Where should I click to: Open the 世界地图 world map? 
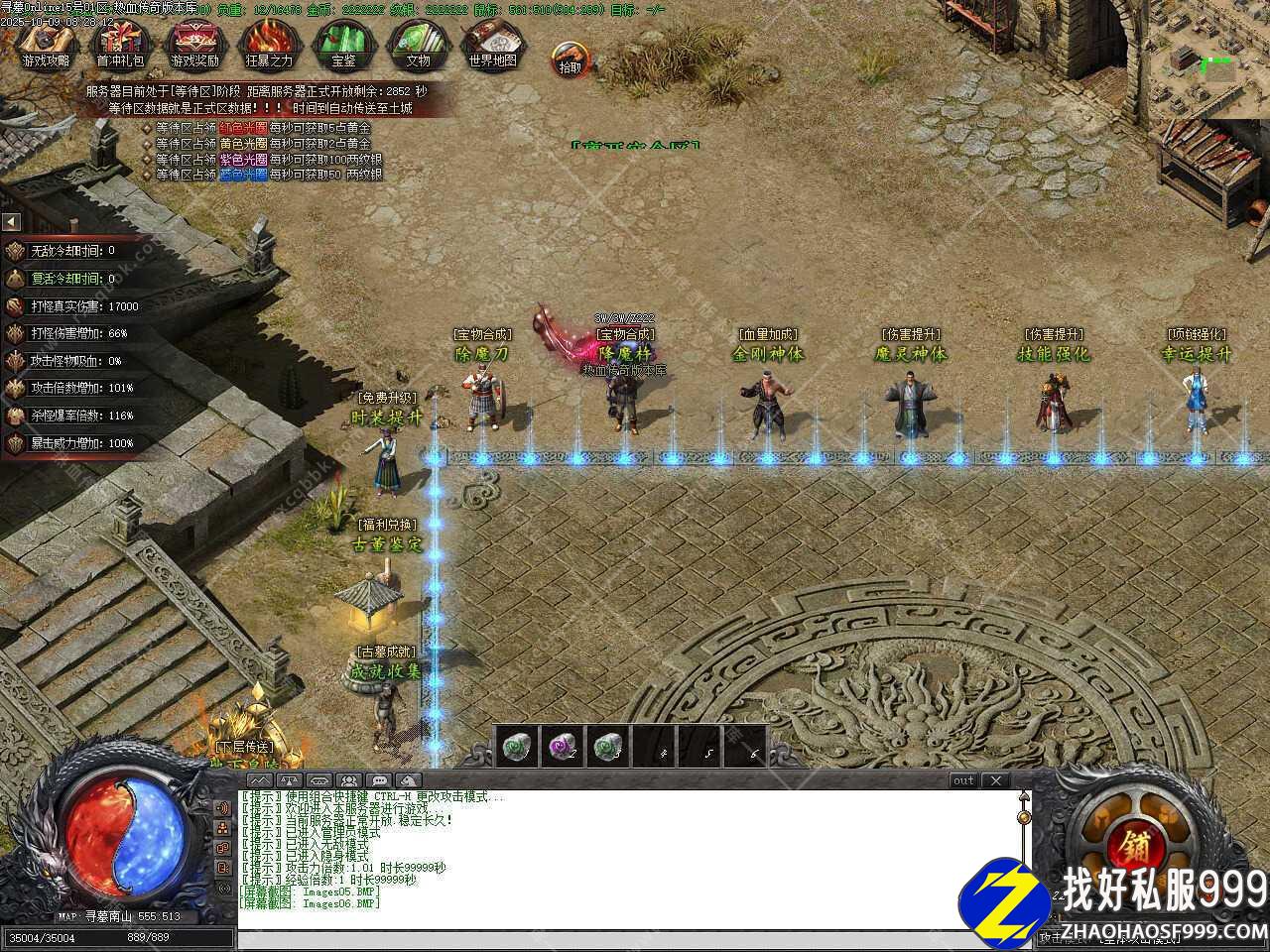point(492,43)
